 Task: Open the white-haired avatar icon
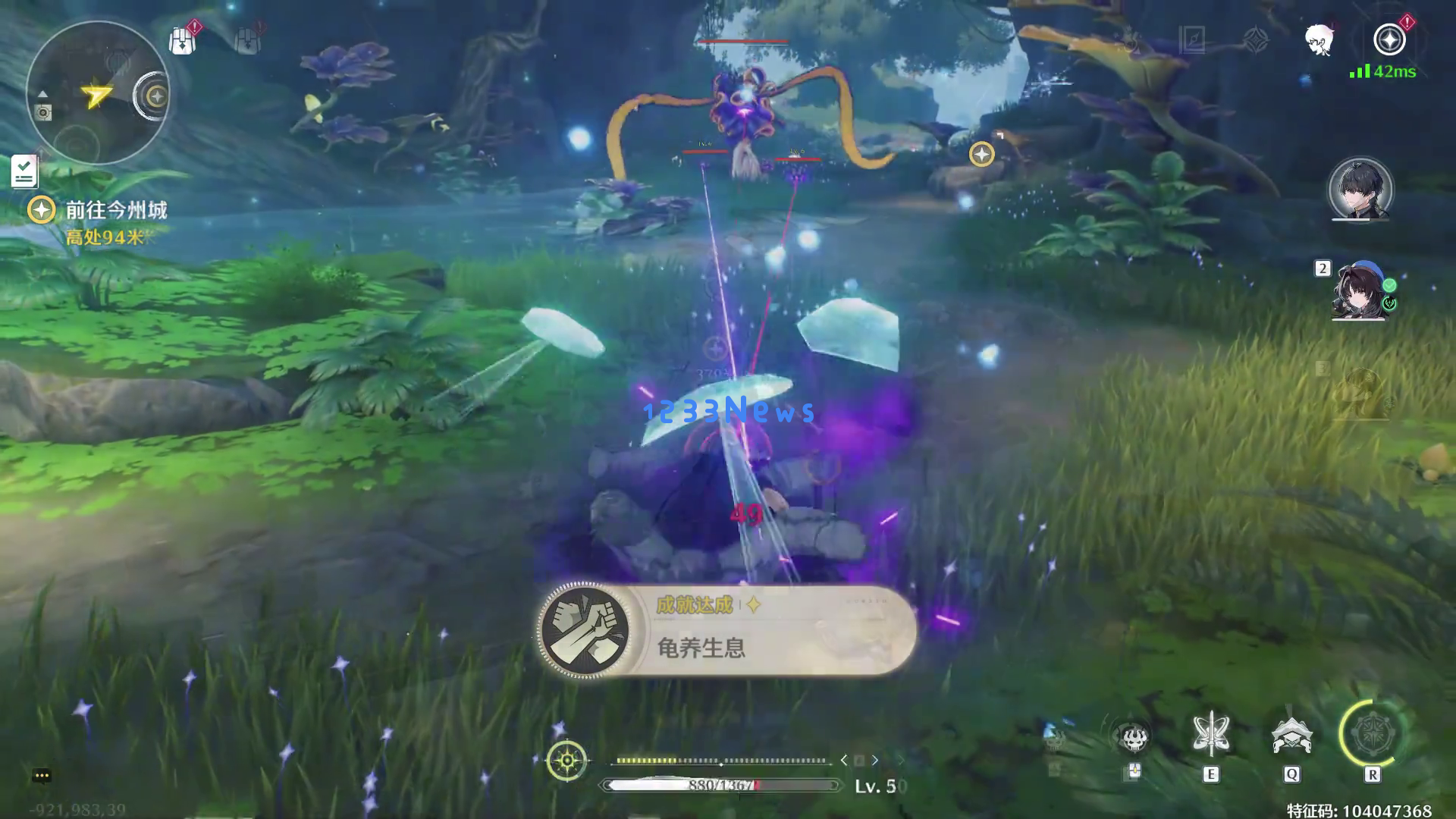[x=1319, y=39]
